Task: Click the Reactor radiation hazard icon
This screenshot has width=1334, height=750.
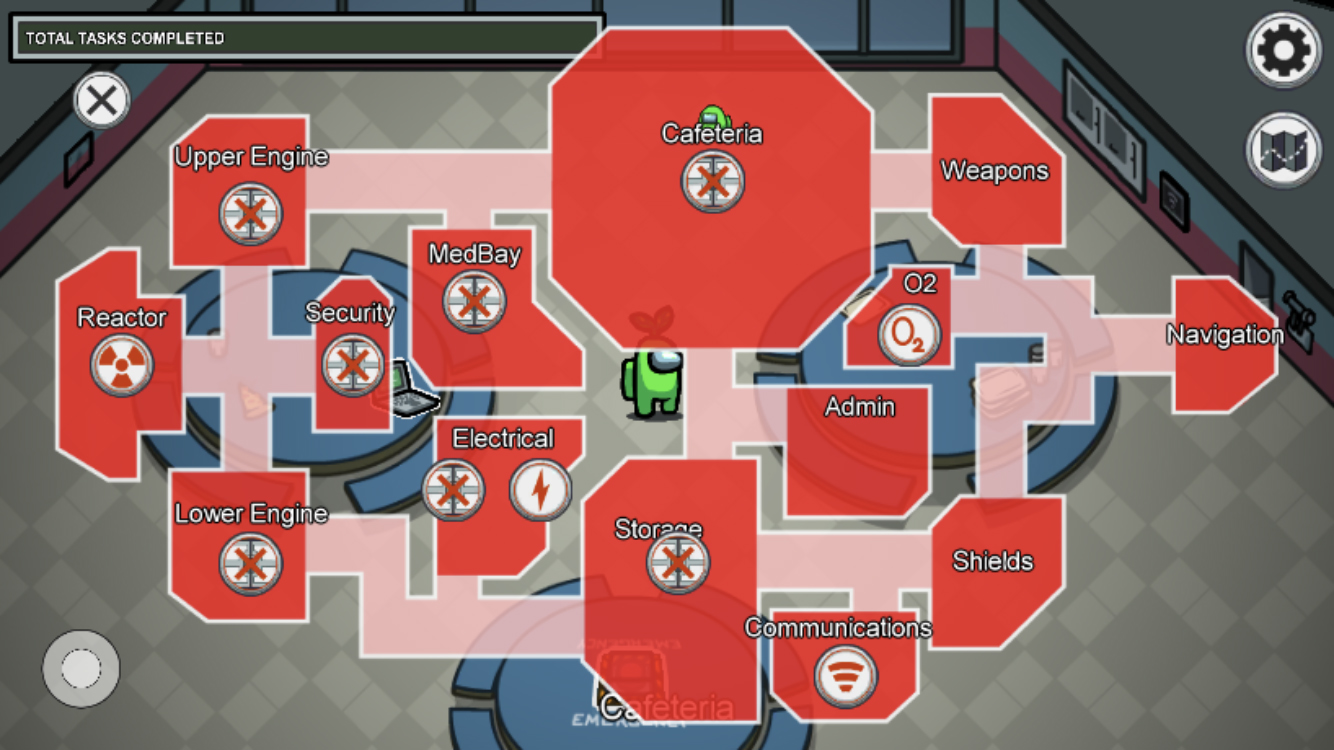Action: coord(120,367)
